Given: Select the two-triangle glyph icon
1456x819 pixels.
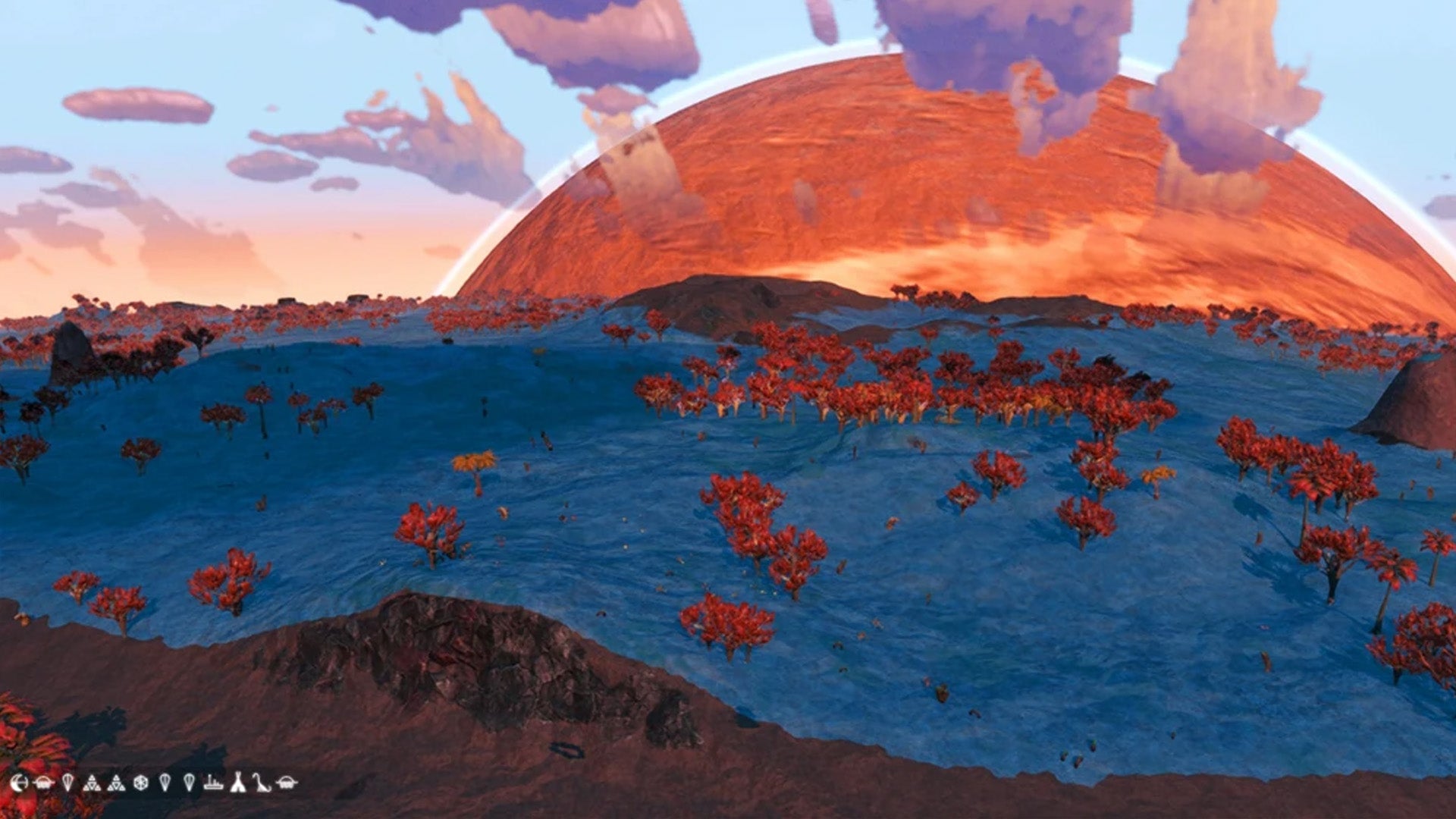Looking at the screenshot, I should pyautogui.click(x=115, y=783).
